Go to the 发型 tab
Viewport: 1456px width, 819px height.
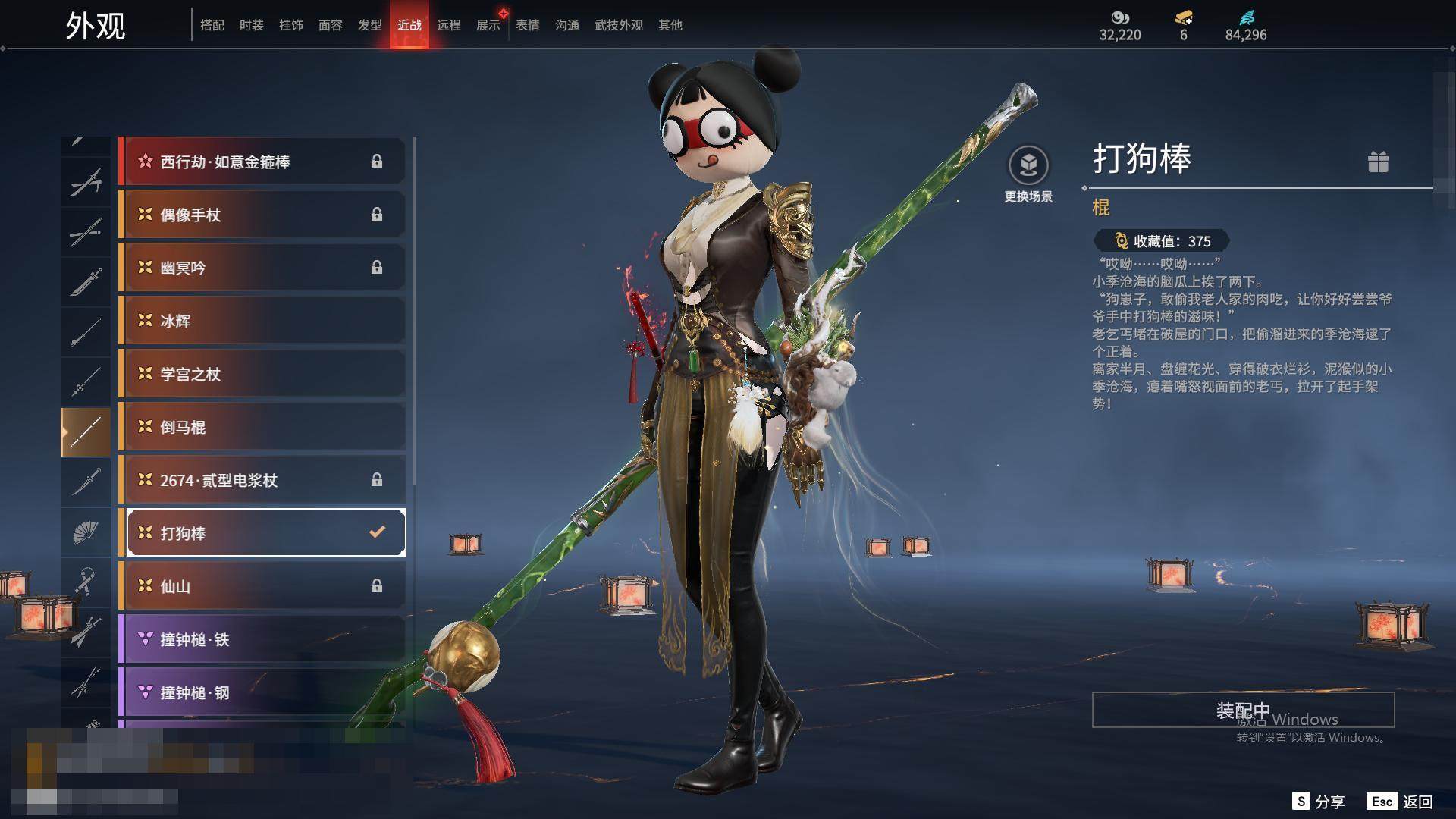point(369,25)
